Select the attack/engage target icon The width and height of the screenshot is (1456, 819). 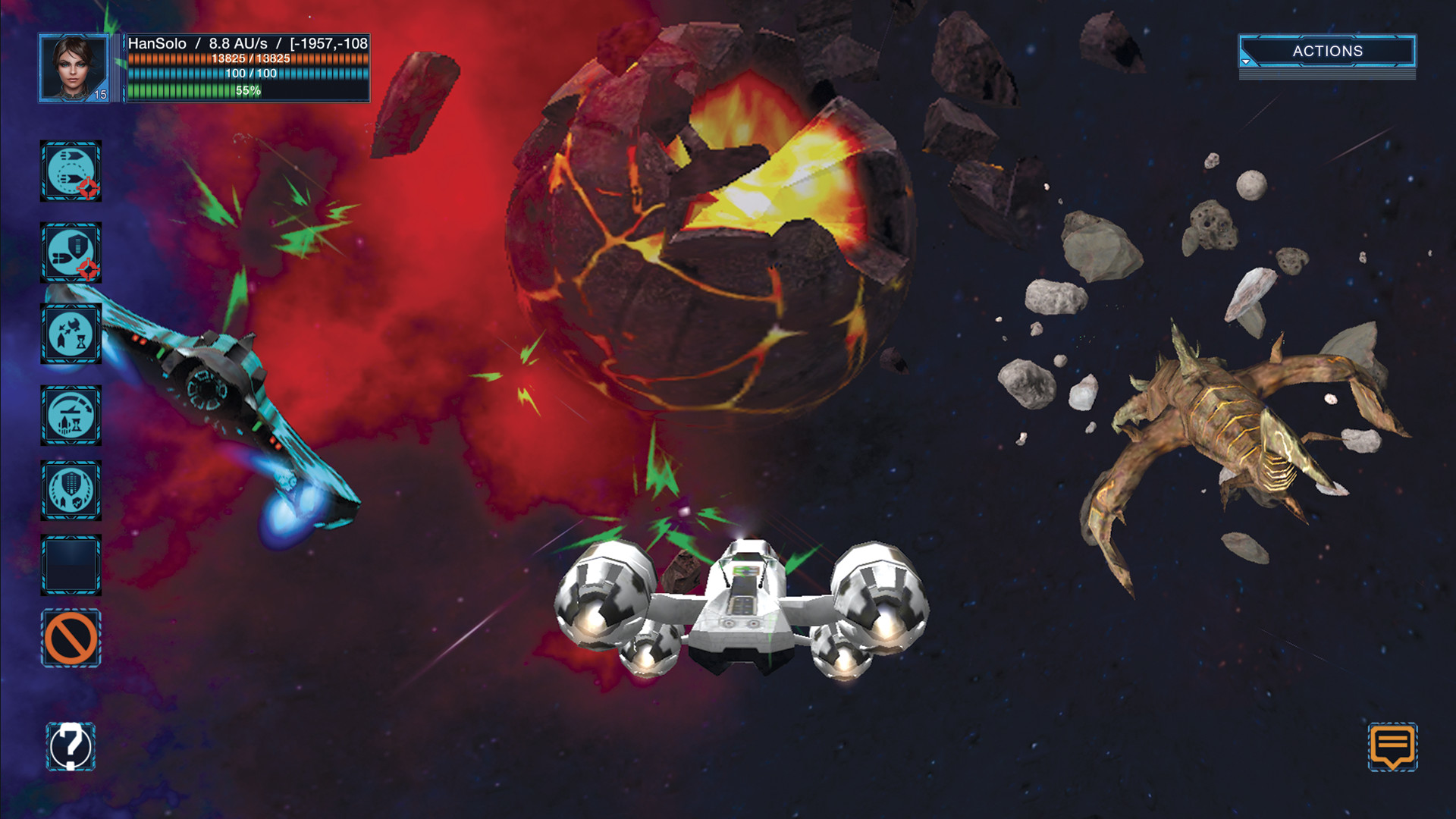[72, 171]
